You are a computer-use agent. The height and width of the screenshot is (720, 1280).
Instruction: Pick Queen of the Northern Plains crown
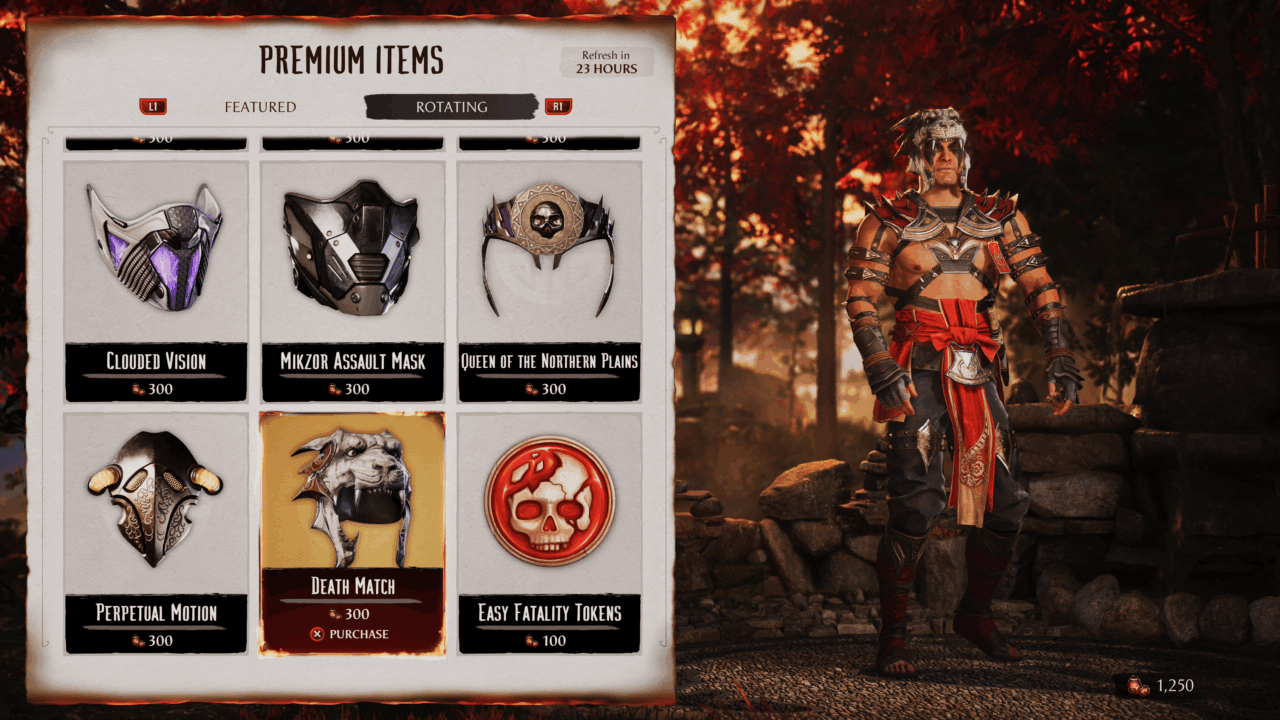(548, 280)
